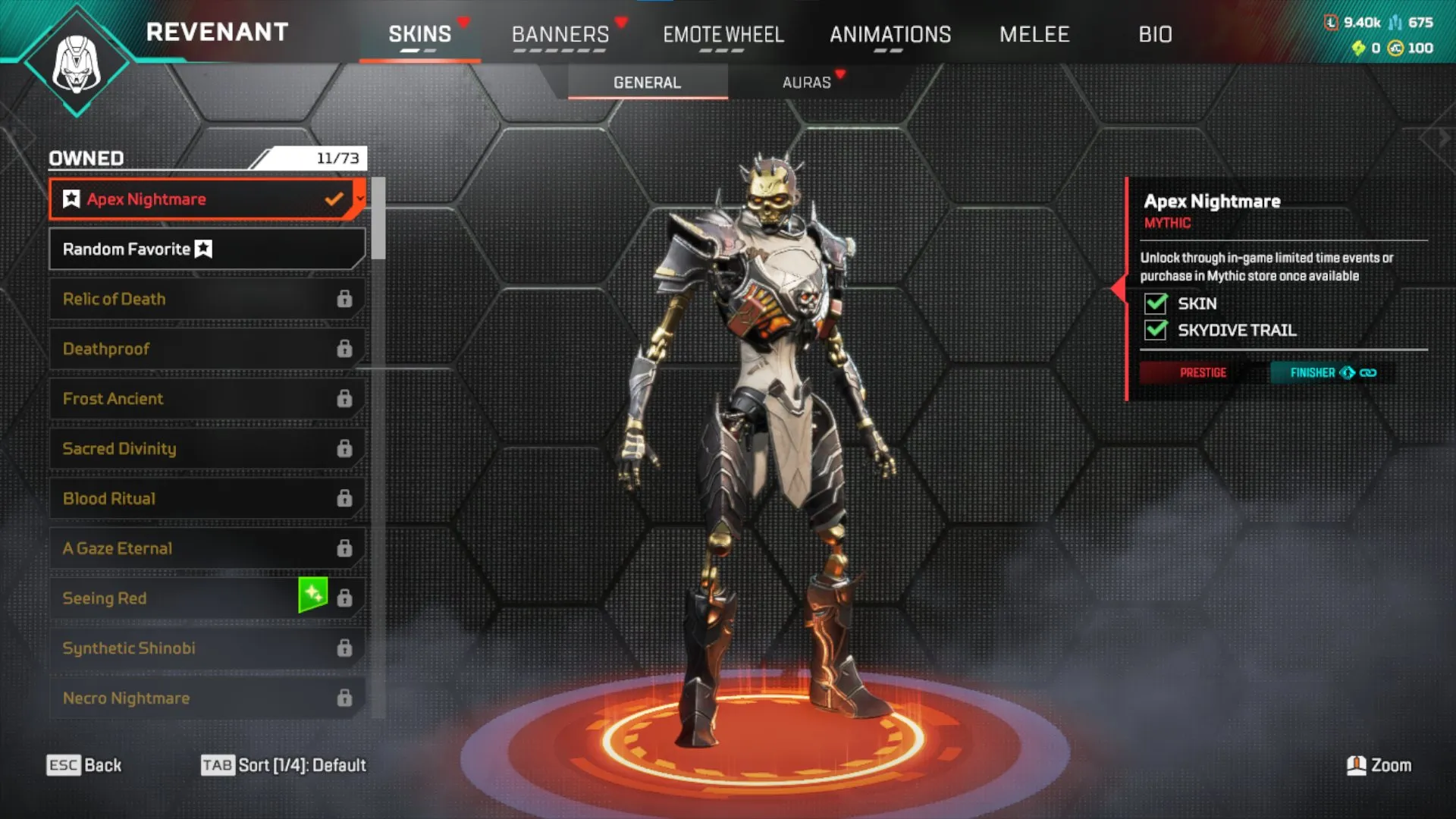The width and height of the screenshot is (1456, 819).
Task: Click the Sort option to change ordering
Action: coord(284,765)
